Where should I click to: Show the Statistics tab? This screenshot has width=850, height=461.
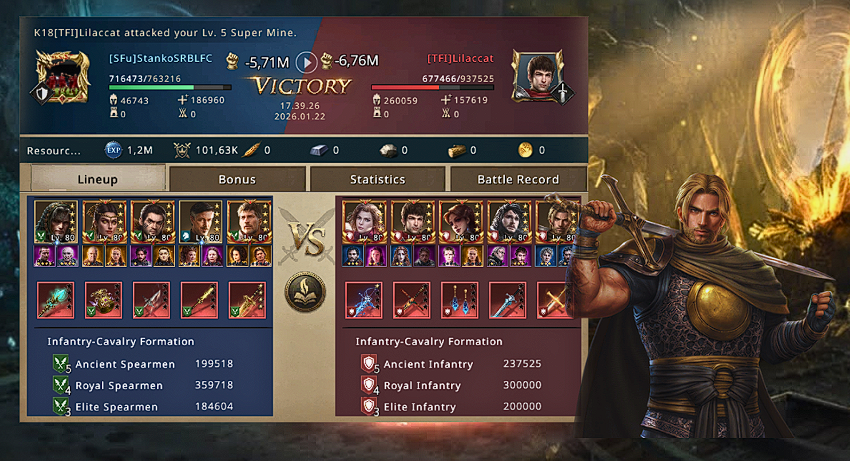point(377,179)
